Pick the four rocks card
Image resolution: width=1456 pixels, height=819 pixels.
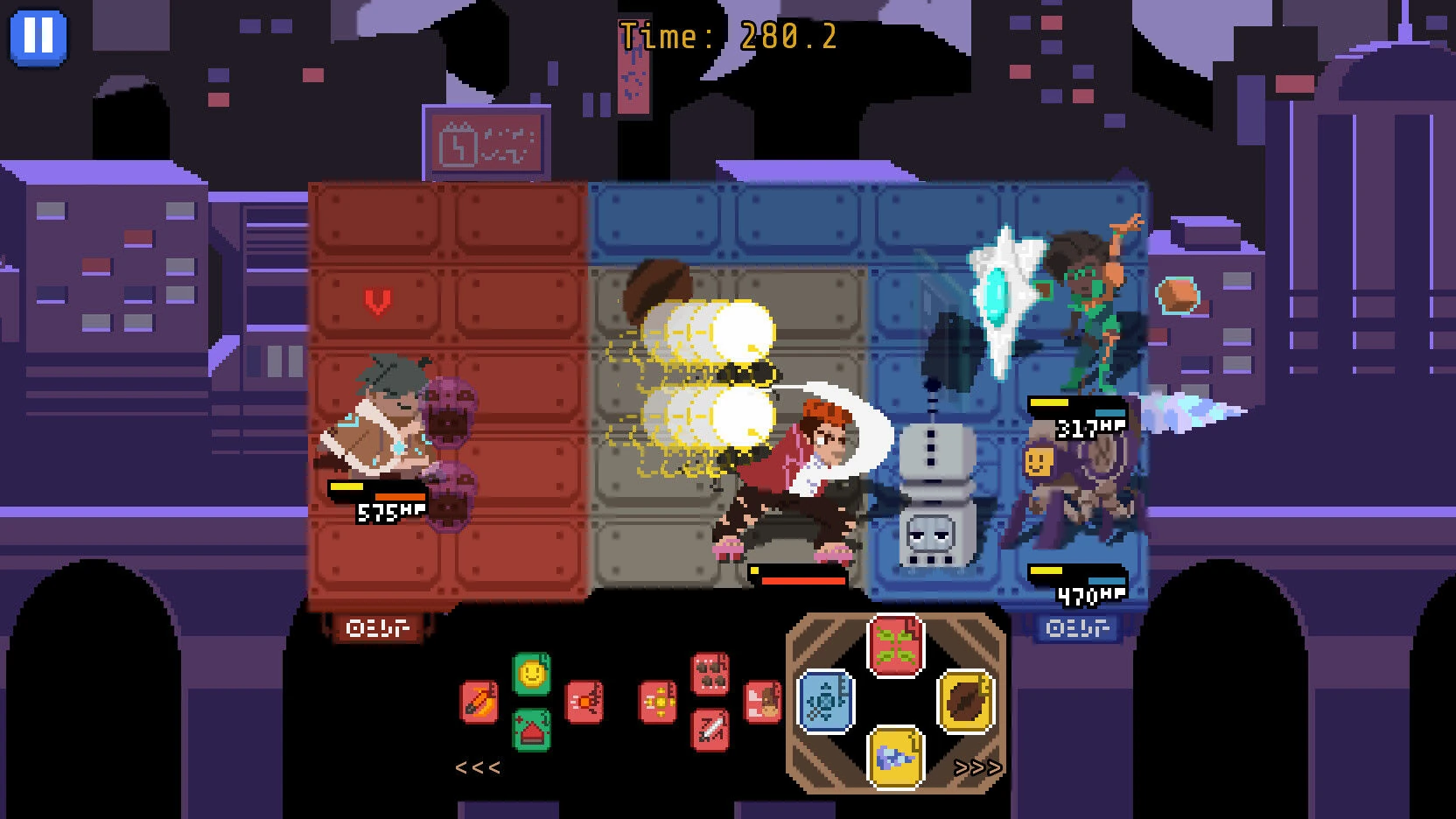click(710, 674)
